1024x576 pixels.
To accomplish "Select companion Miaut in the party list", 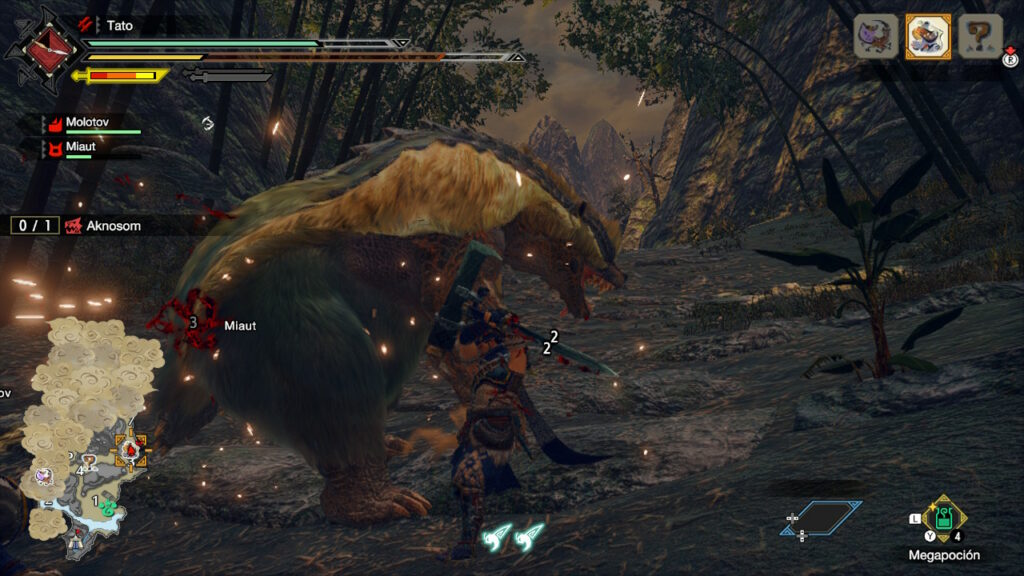I will tap(82, 148).
